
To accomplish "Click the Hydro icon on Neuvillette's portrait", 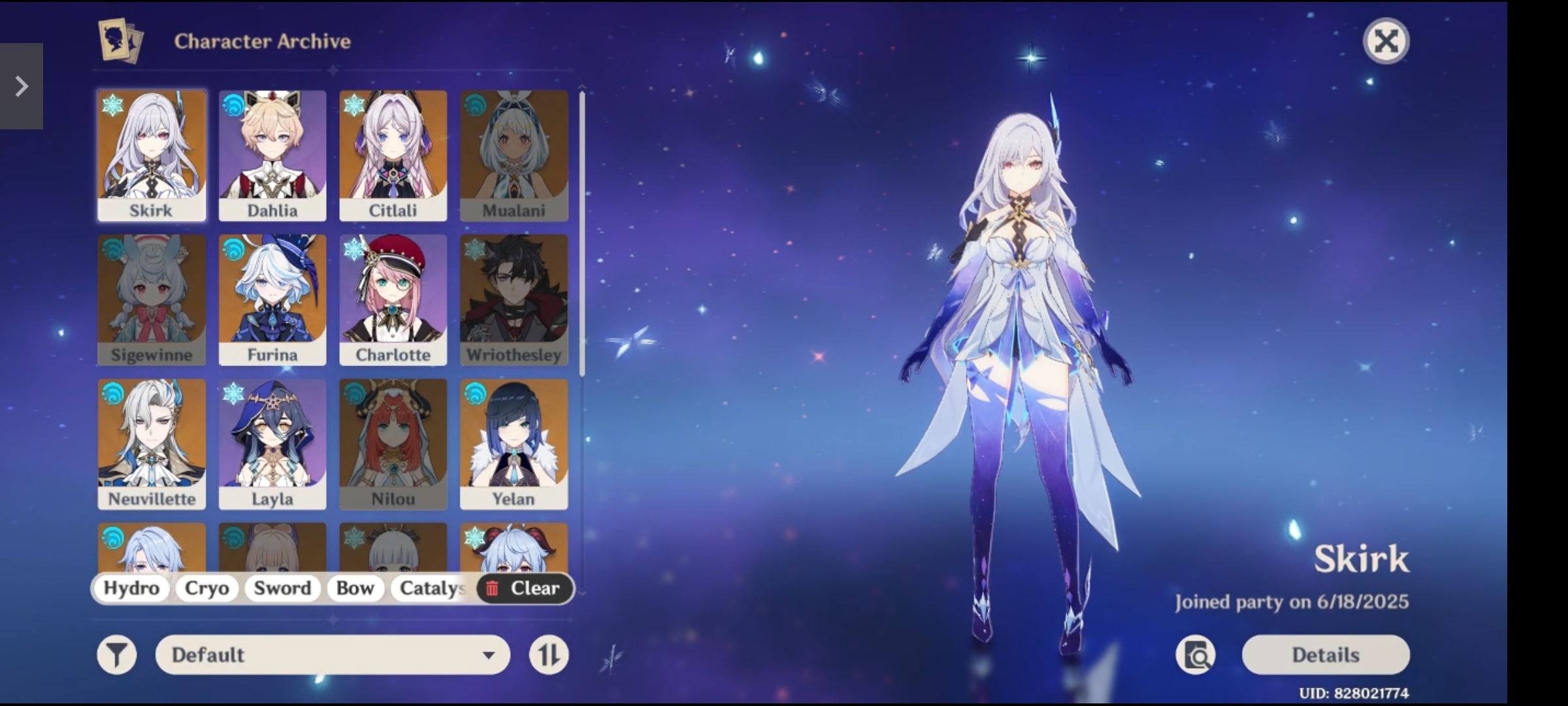I will [111, 392].
